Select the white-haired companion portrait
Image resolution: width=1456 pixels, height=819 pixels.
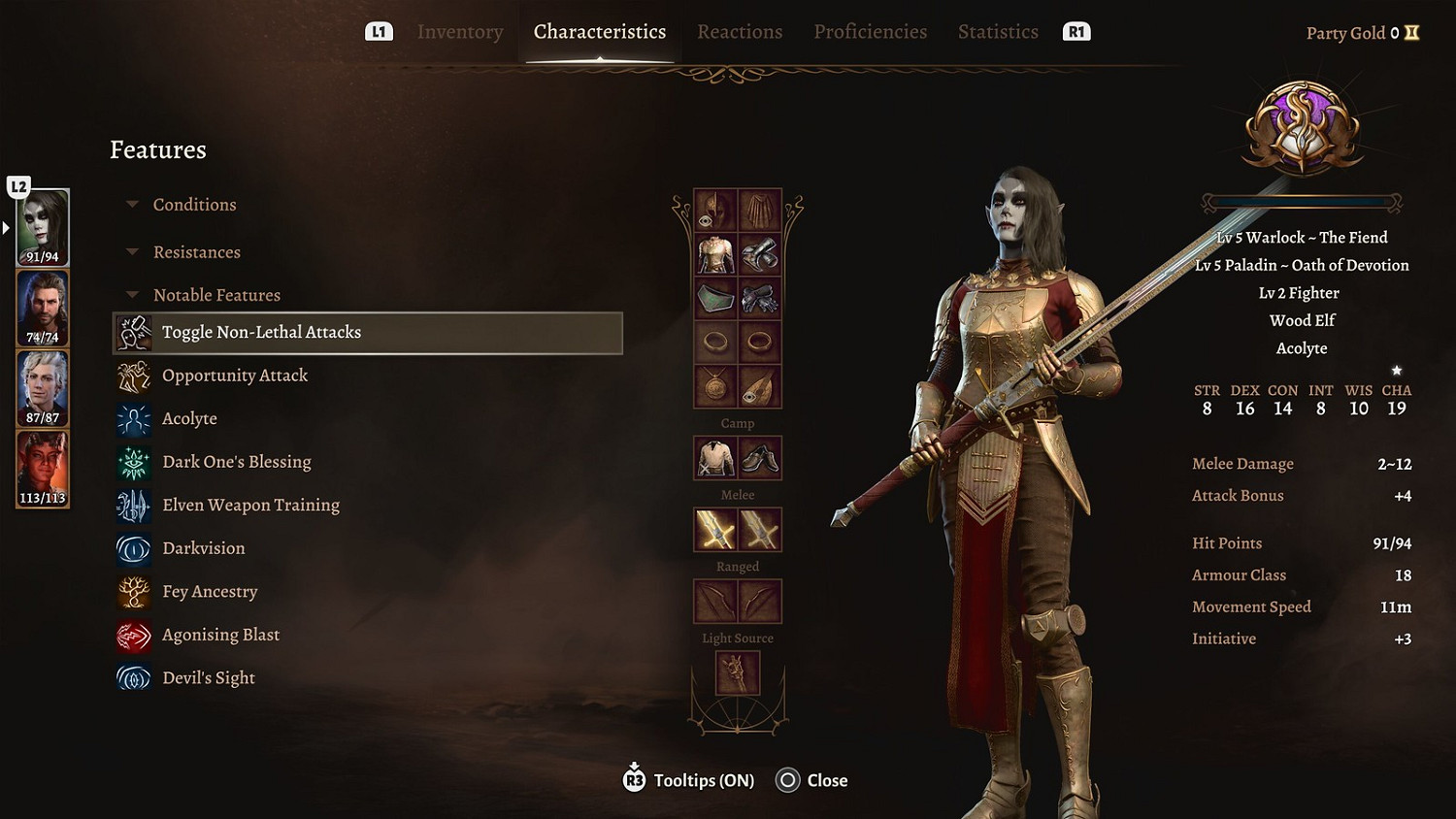point(43,388)
